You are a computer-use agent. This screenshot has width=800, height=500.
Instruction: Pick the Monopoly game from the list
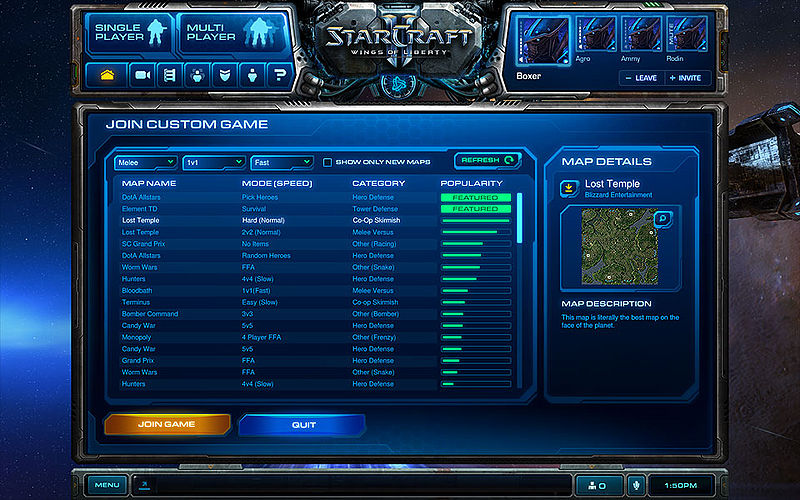[x=139, y=337]
